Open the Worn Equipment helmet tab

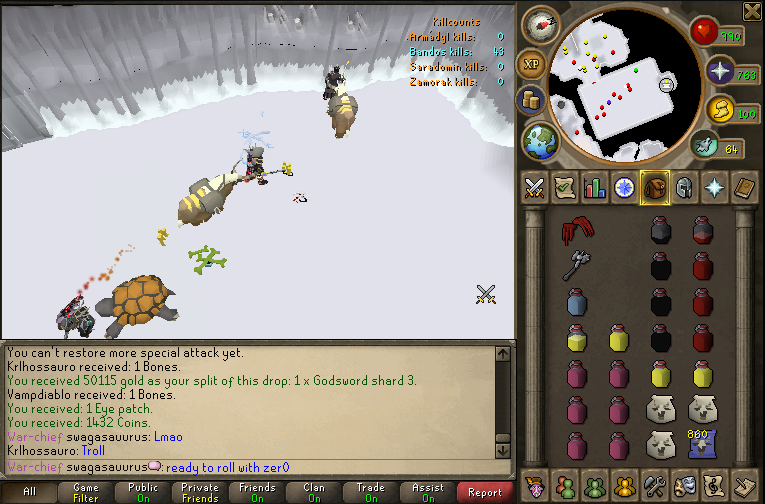tap(685, 187)
